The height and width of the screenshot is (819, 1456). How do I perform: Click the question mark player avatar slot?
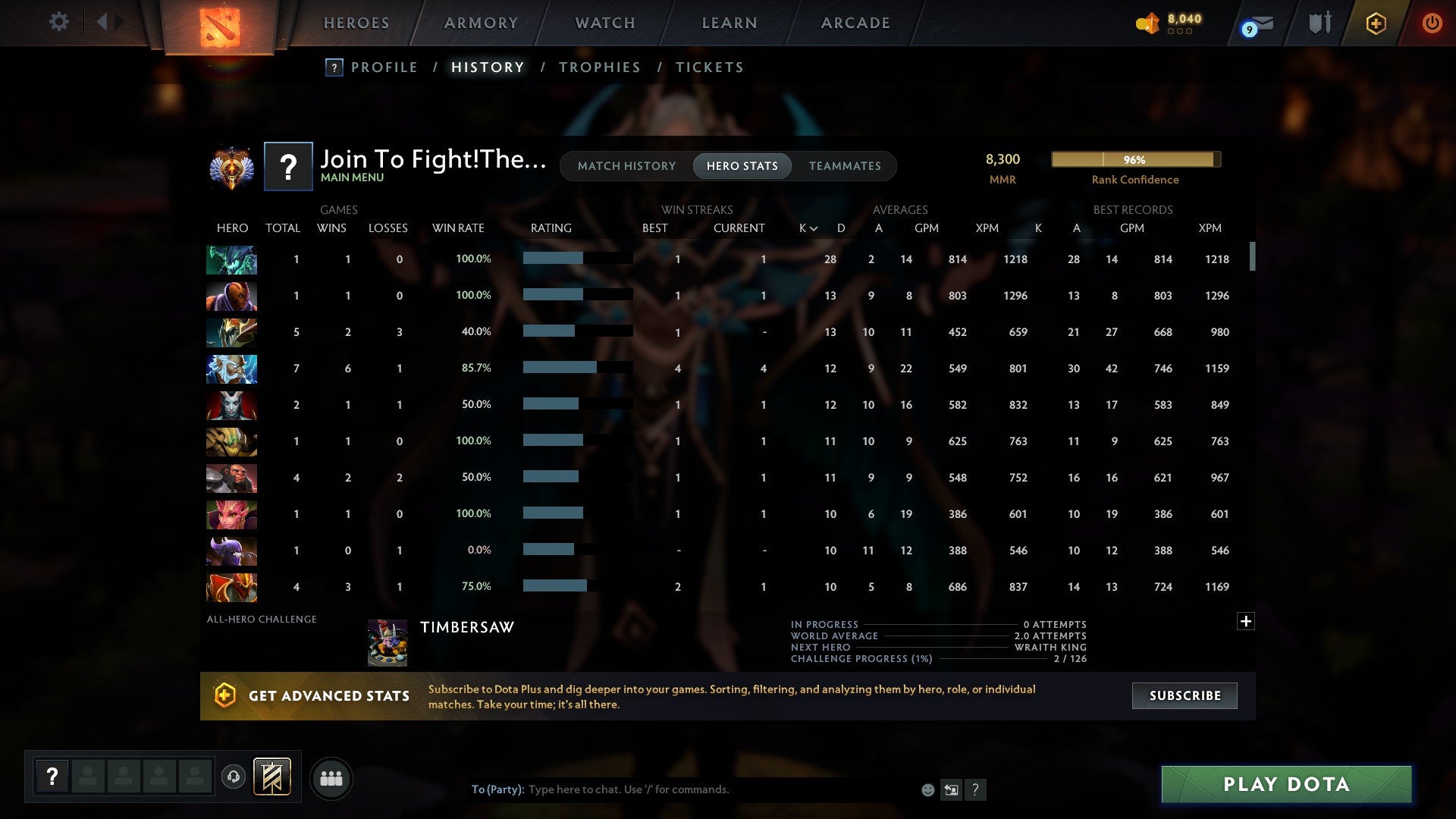[52, 777]
